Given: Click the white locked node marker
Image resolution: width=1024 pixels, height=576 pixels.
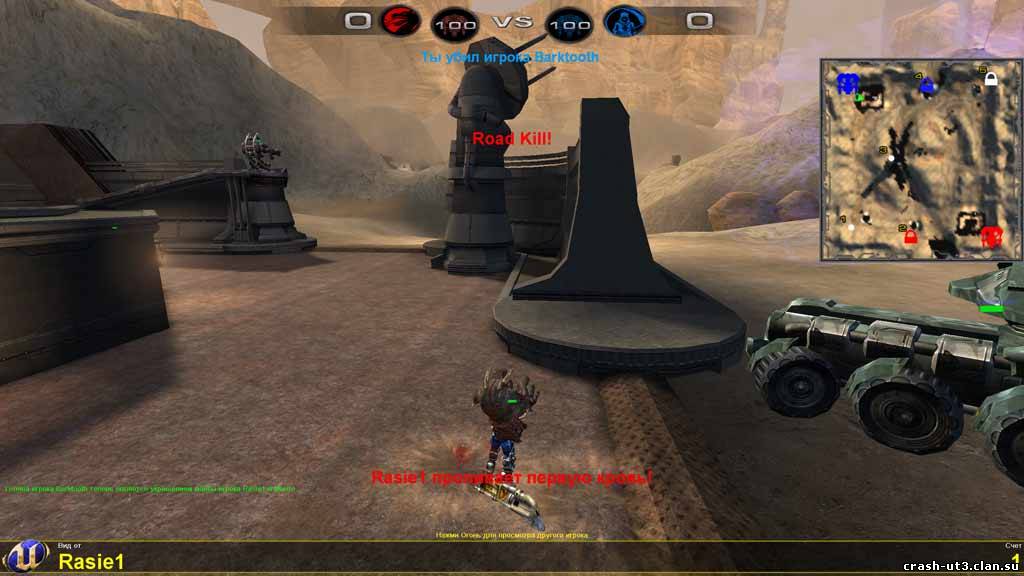Looking at the screenshot, I should [x=990, y=79].
